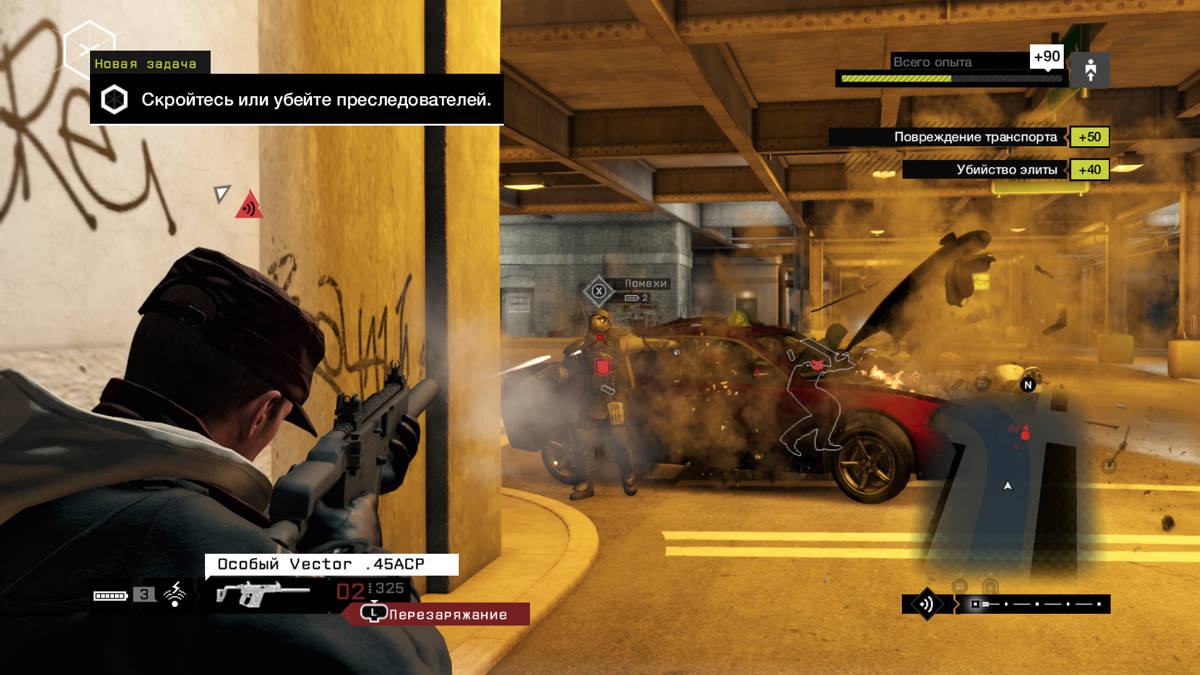This screenshot has width=1200, height=675.
Task: Open the profile figure icon beside experience
Action: (1089, 70)
